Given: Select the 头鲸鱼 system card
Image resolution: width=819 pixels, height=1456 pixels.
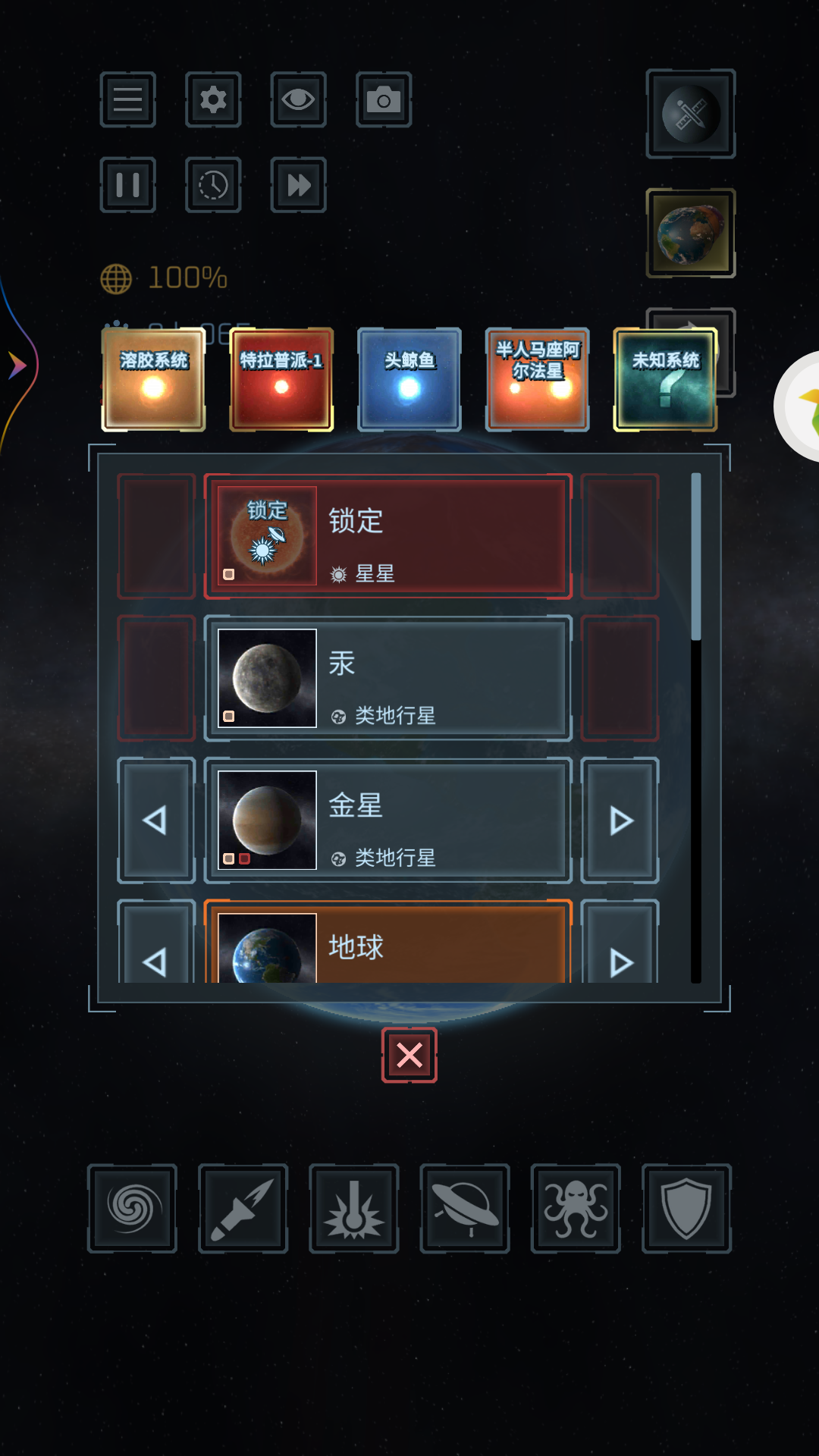Looking at the screenshot, I should pyautogui.click(x=409, y=379).
